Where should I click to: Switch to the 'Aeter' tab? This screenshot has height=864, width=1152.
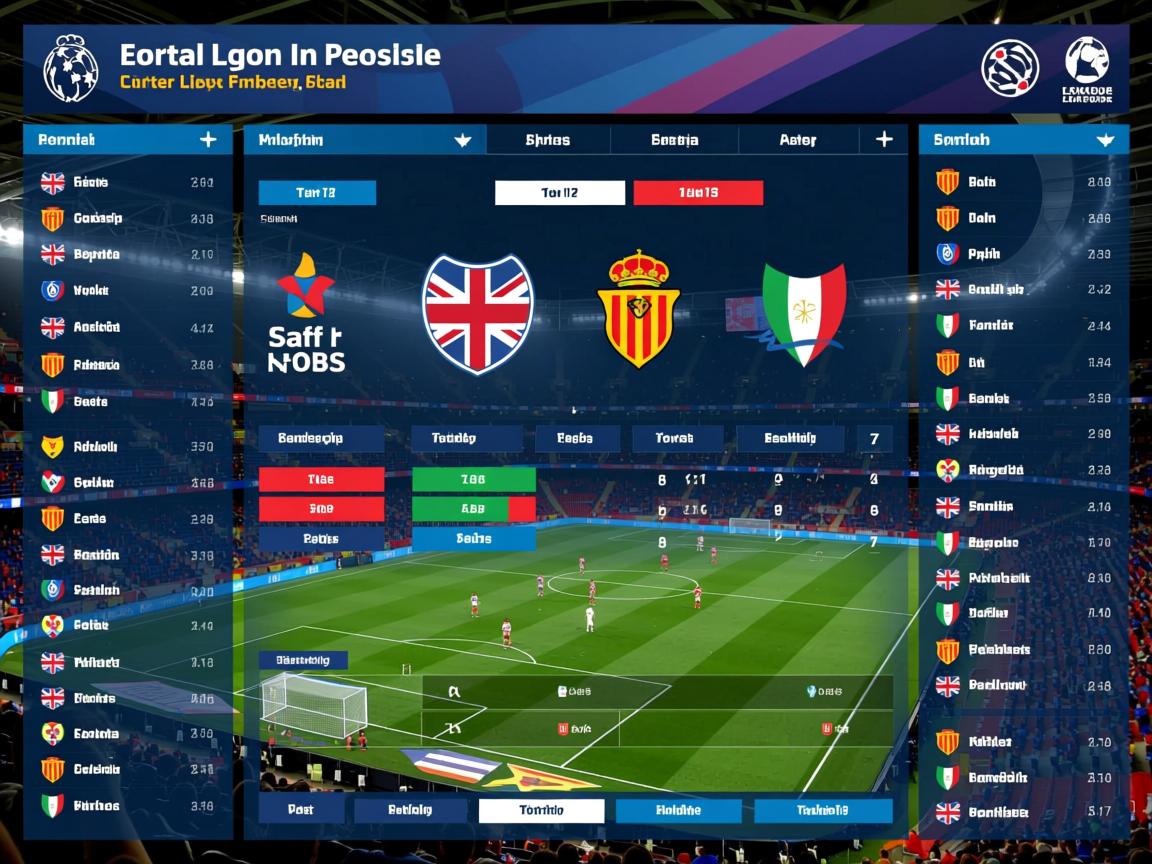click(x=797, y=140)
